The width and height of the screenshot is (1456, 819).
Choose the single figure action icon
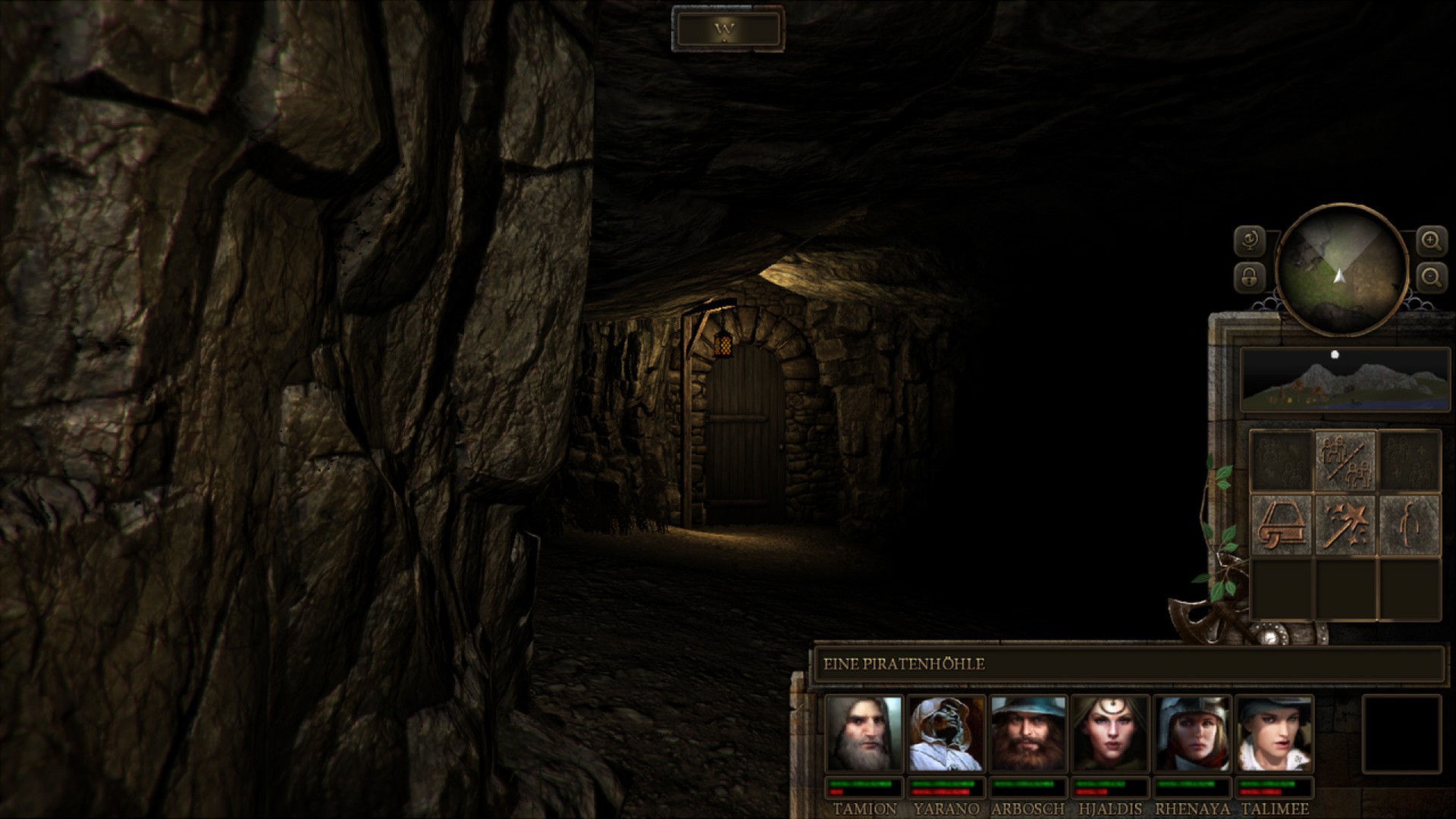point(1409,524)
